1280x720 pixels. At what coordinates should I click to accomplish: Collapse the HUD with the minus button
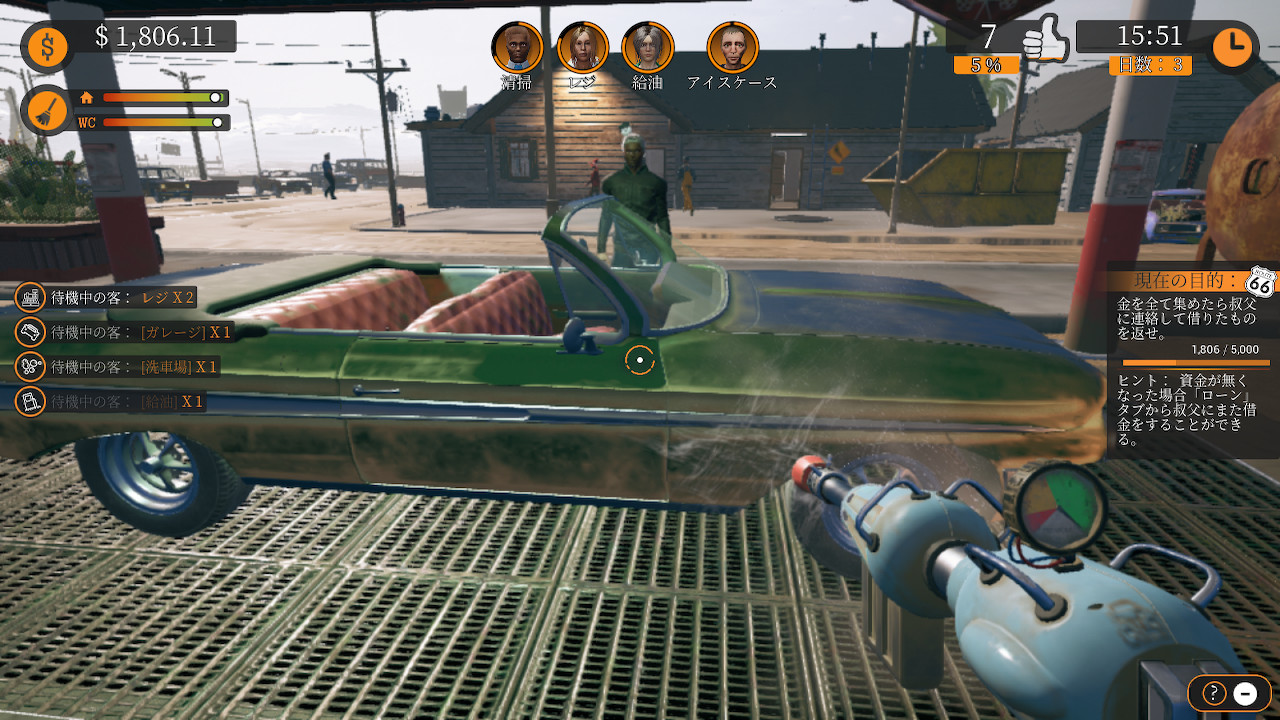1243,692
